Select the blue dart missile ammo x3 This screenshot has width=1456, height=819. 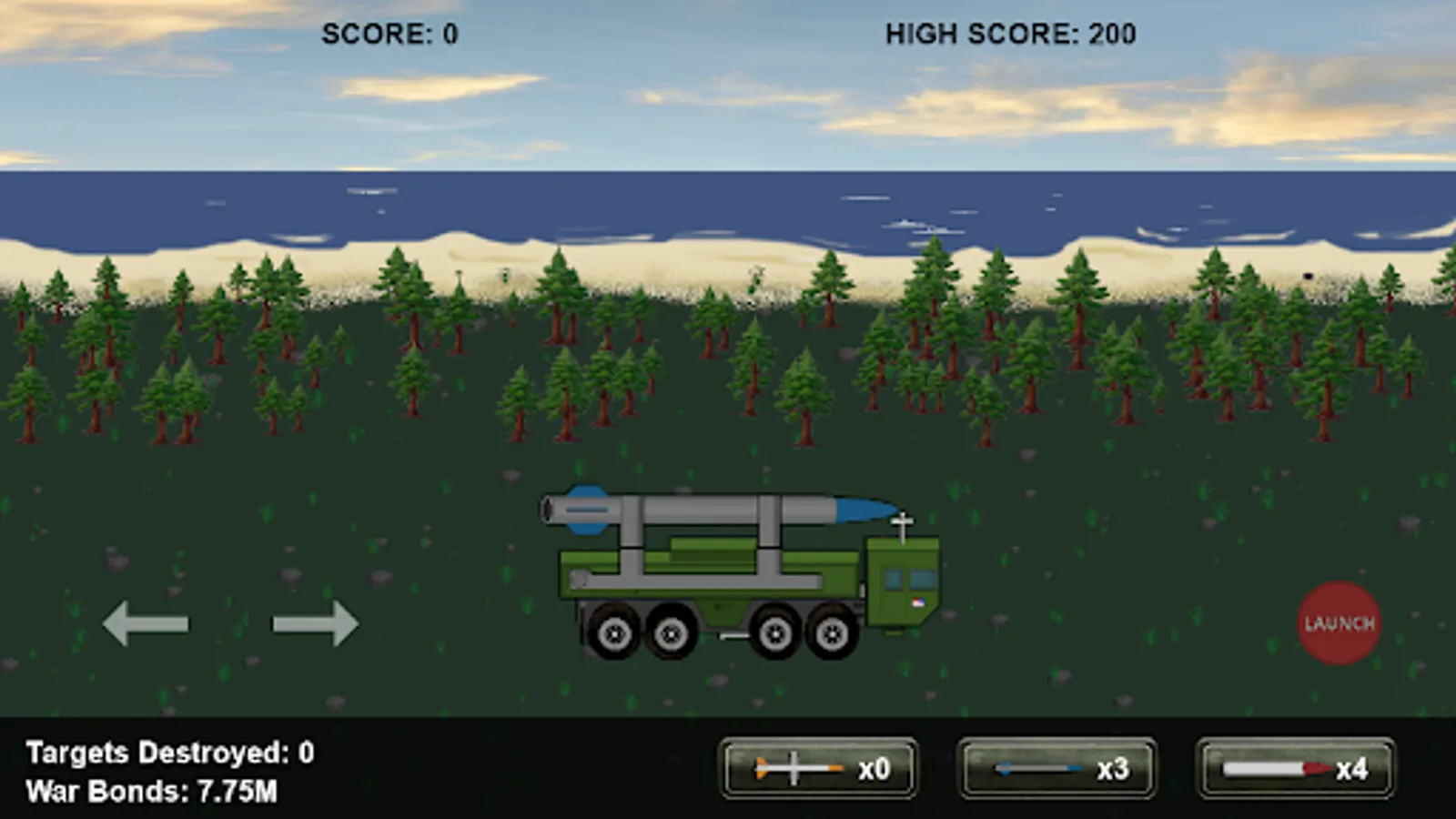click(1056, 769)
